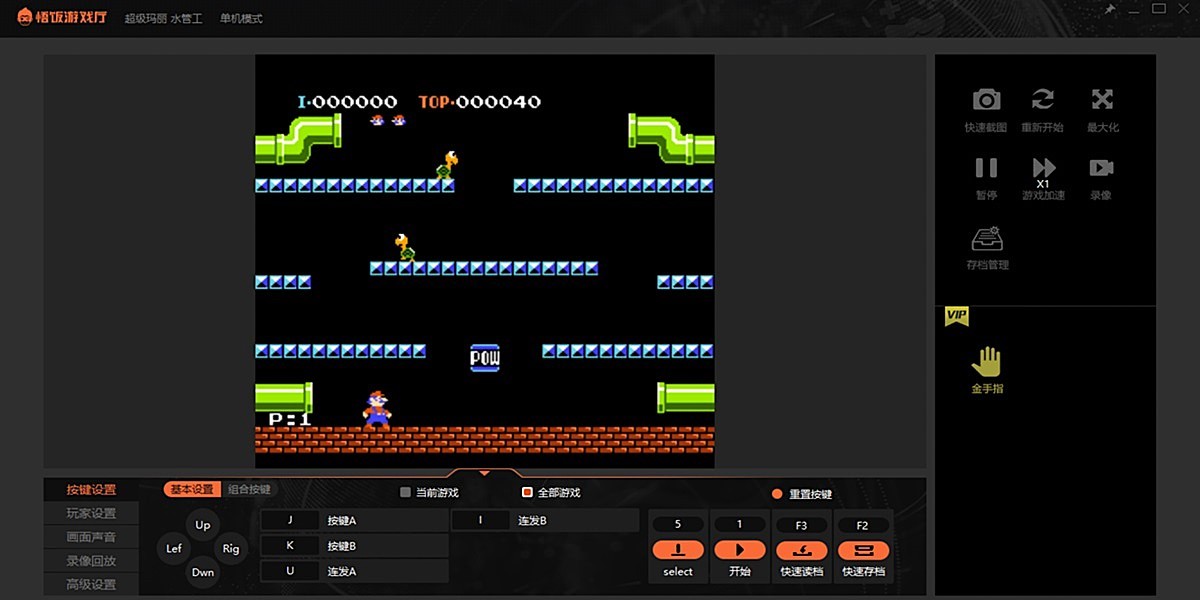Switch to the 组合按键 combo keys tab

coord(249,490)
